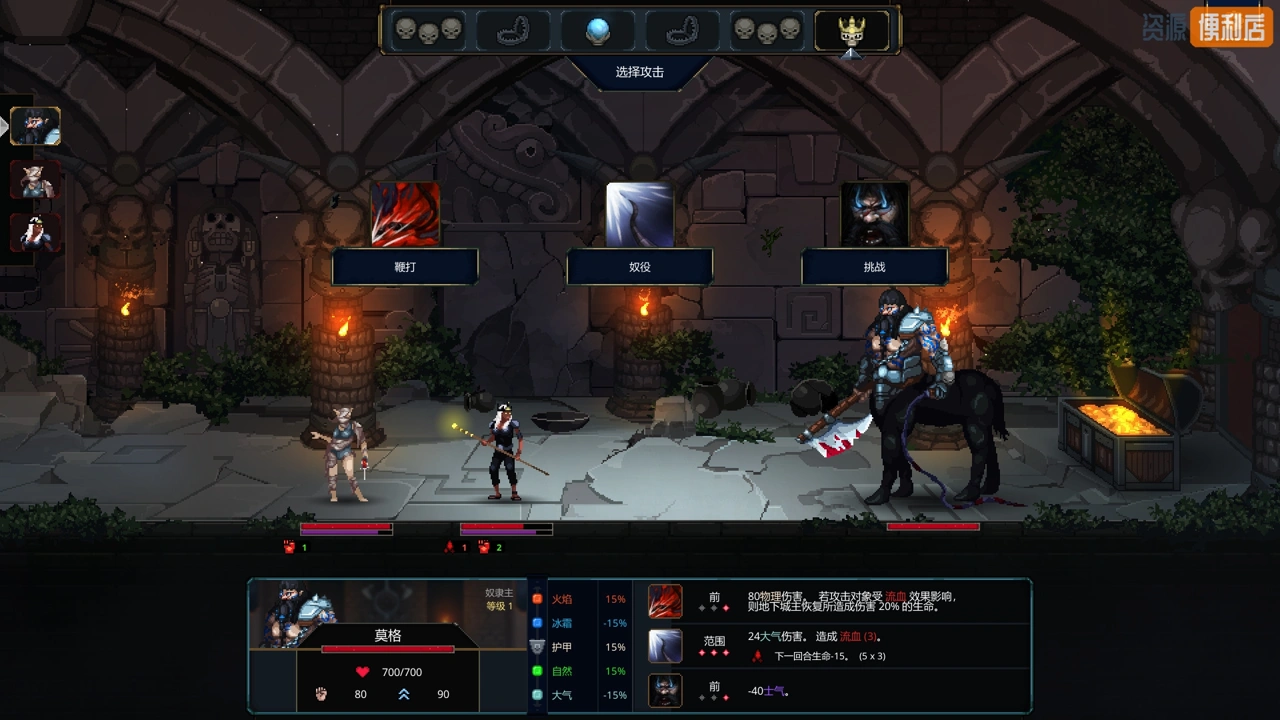
Task: Click the red claw 鞭打 skill icon
Action: (405, 214)
